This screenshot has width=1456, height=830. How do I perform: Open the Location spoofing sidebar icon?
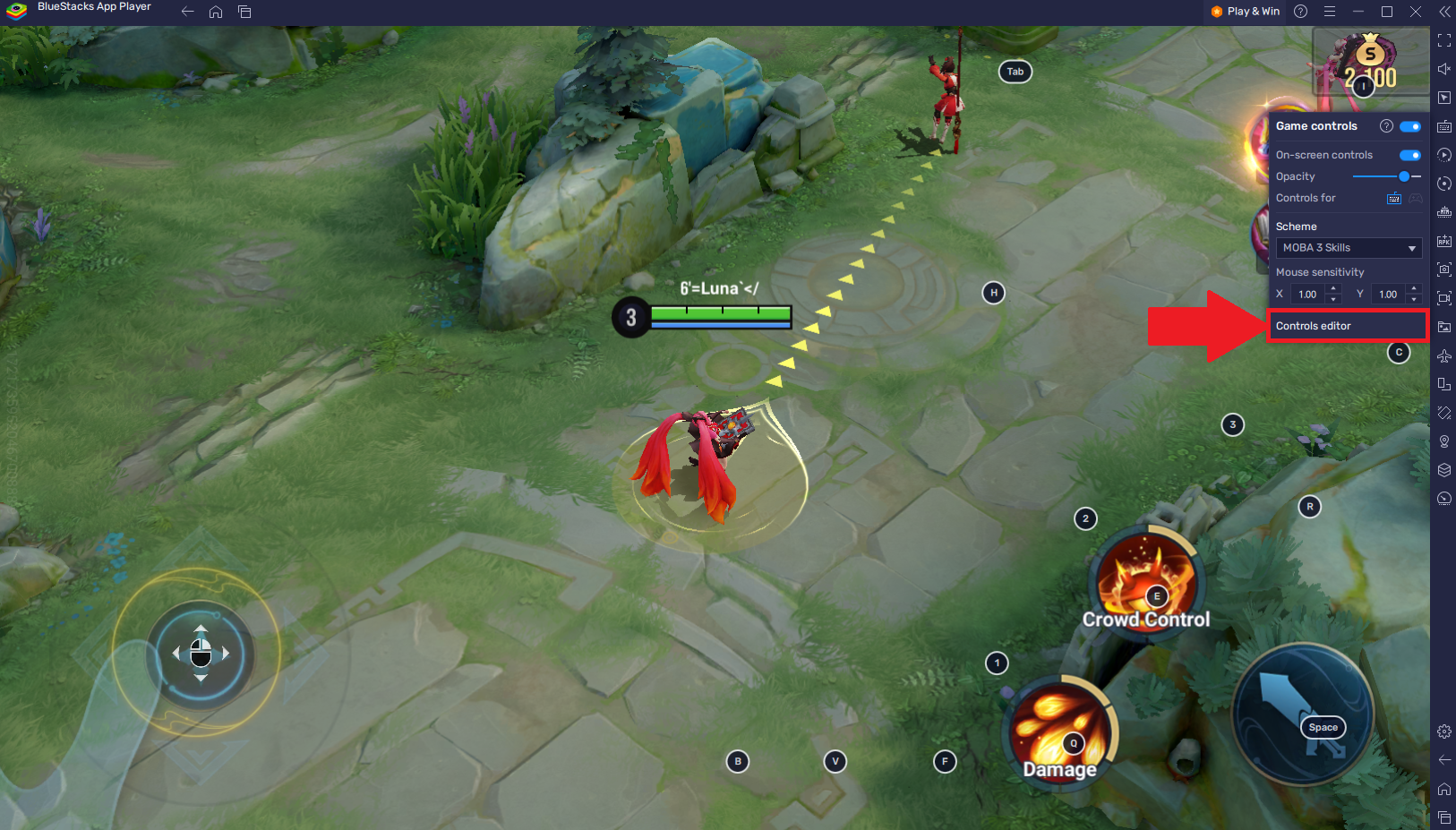click(x=1444, y=441)
